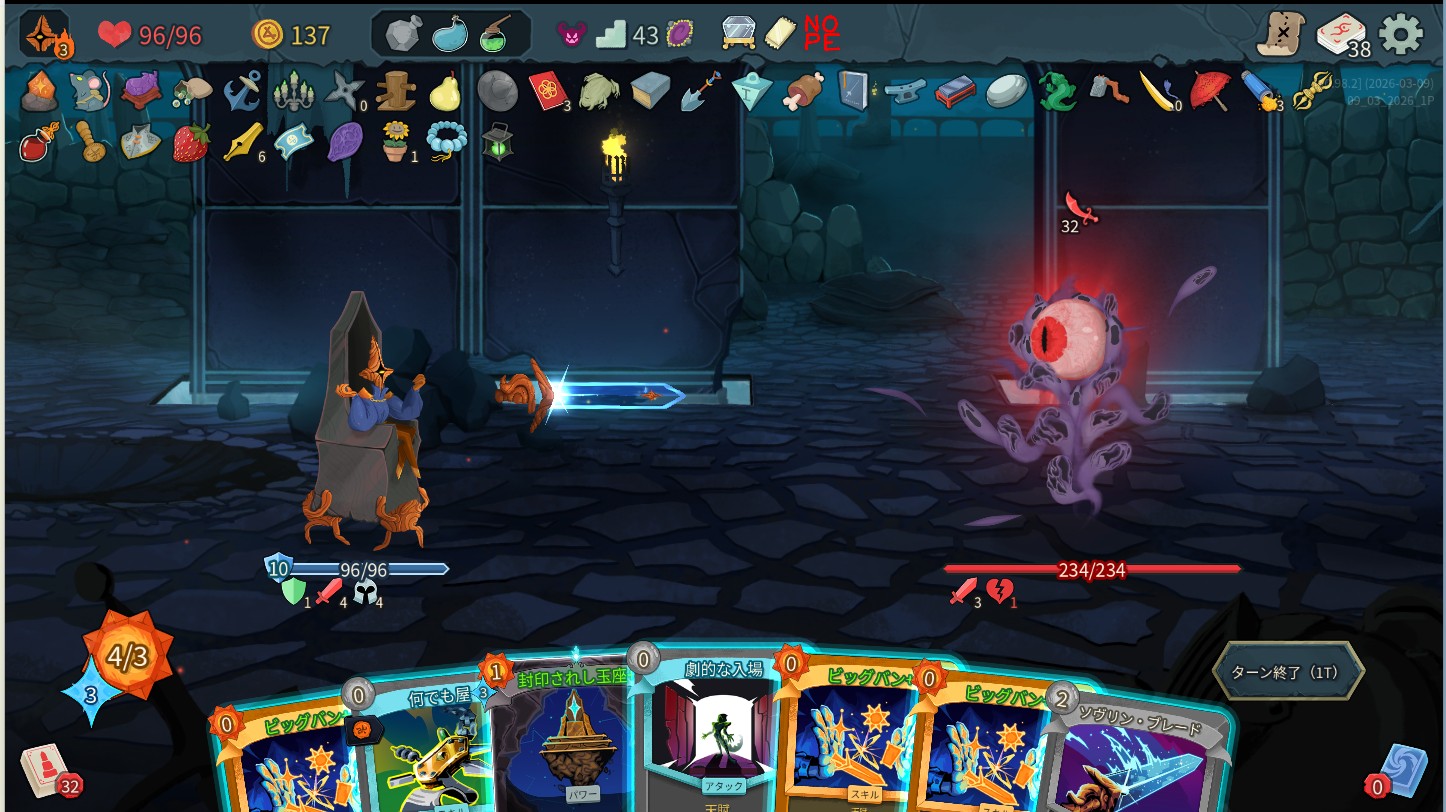The height and width of the screenshot is (812, 1446).
Task: View the sunflower pot relic
Action: 396,142
